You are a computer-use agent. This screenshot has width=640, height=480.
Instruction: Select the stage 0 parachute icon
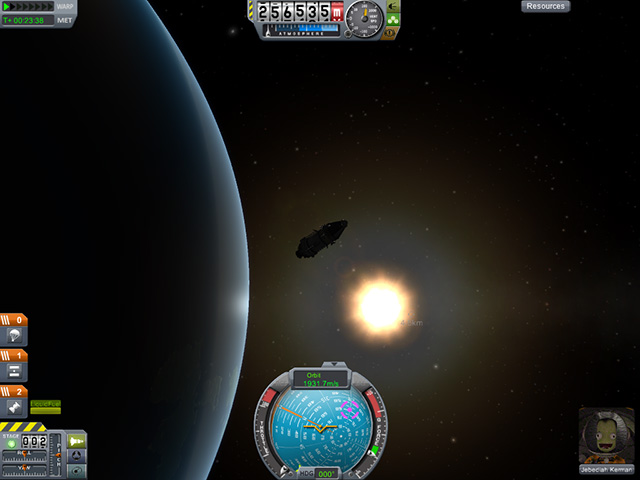16,336
